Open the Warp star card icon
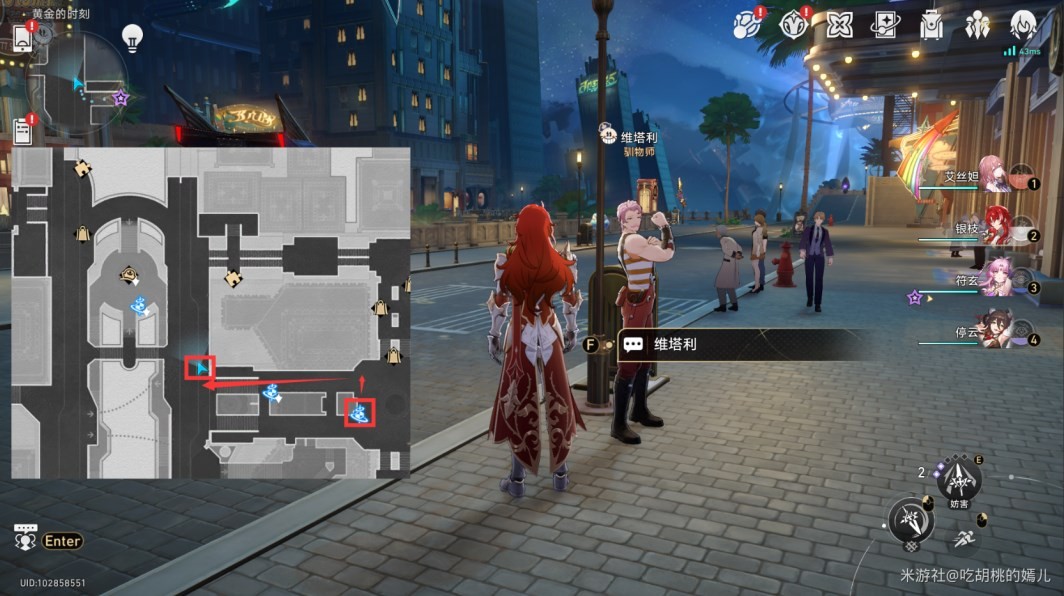The image size is (1064, 596). [886, 25]
